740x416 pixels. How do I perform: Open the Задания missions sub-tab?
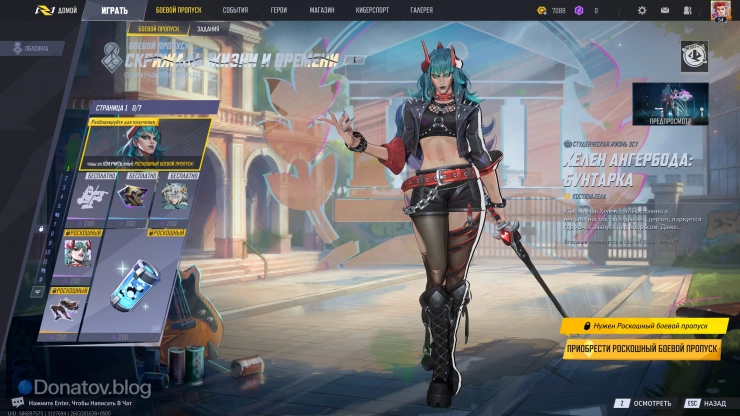coord(207,29)
